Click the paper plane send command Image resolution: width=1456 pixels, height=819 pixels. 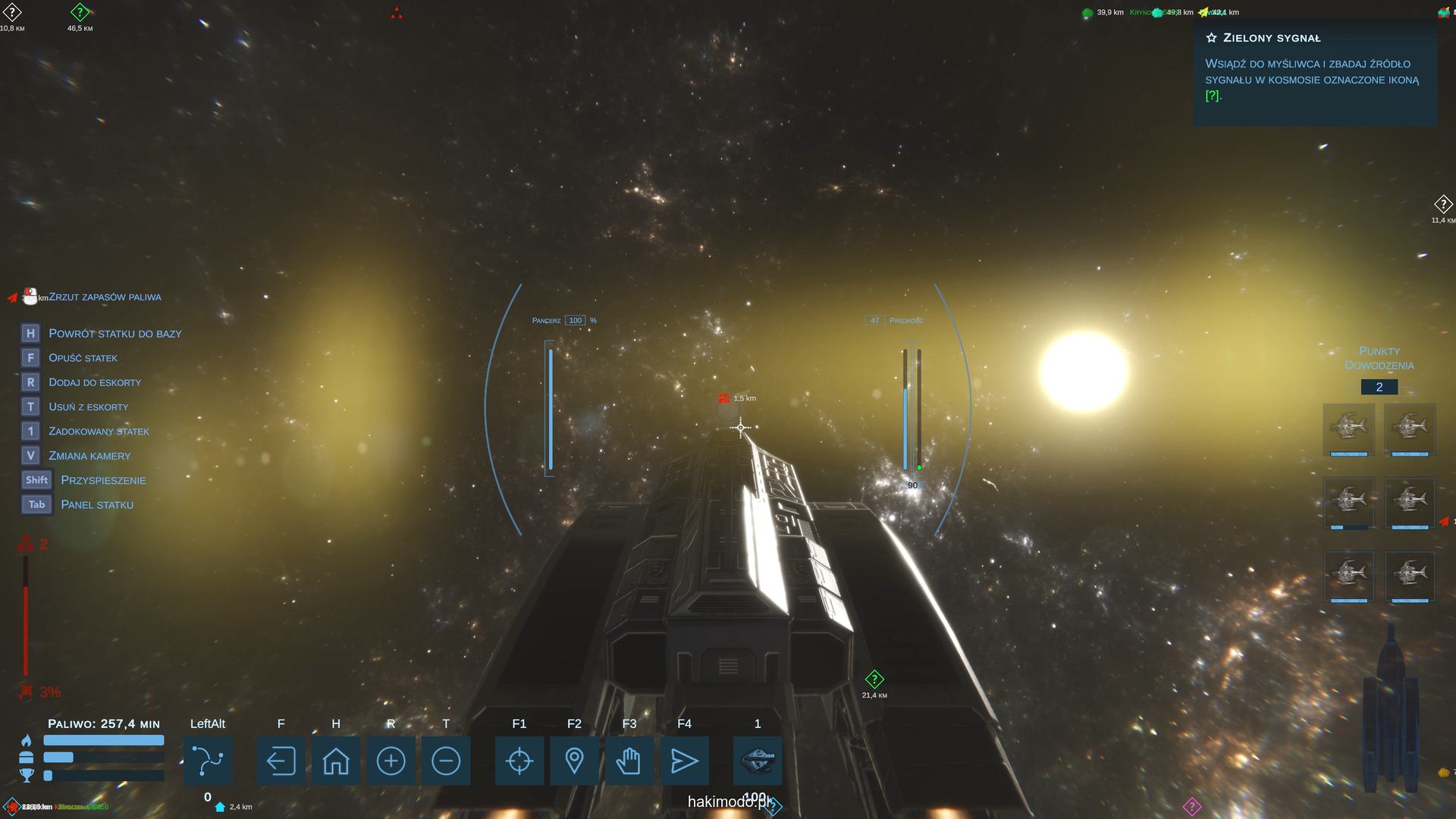point(684,761)
